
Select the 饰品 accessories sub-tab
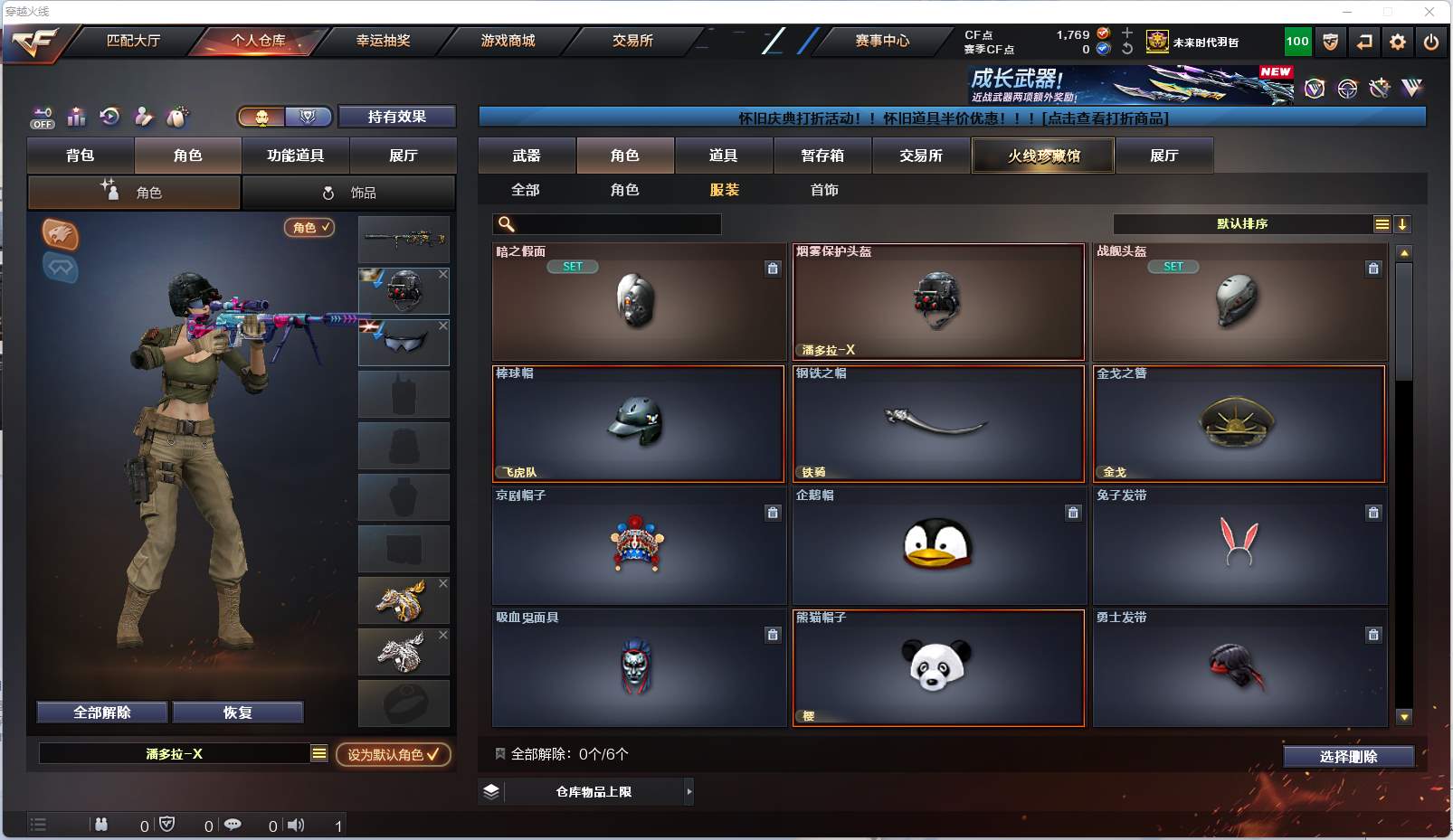point(349,193)
